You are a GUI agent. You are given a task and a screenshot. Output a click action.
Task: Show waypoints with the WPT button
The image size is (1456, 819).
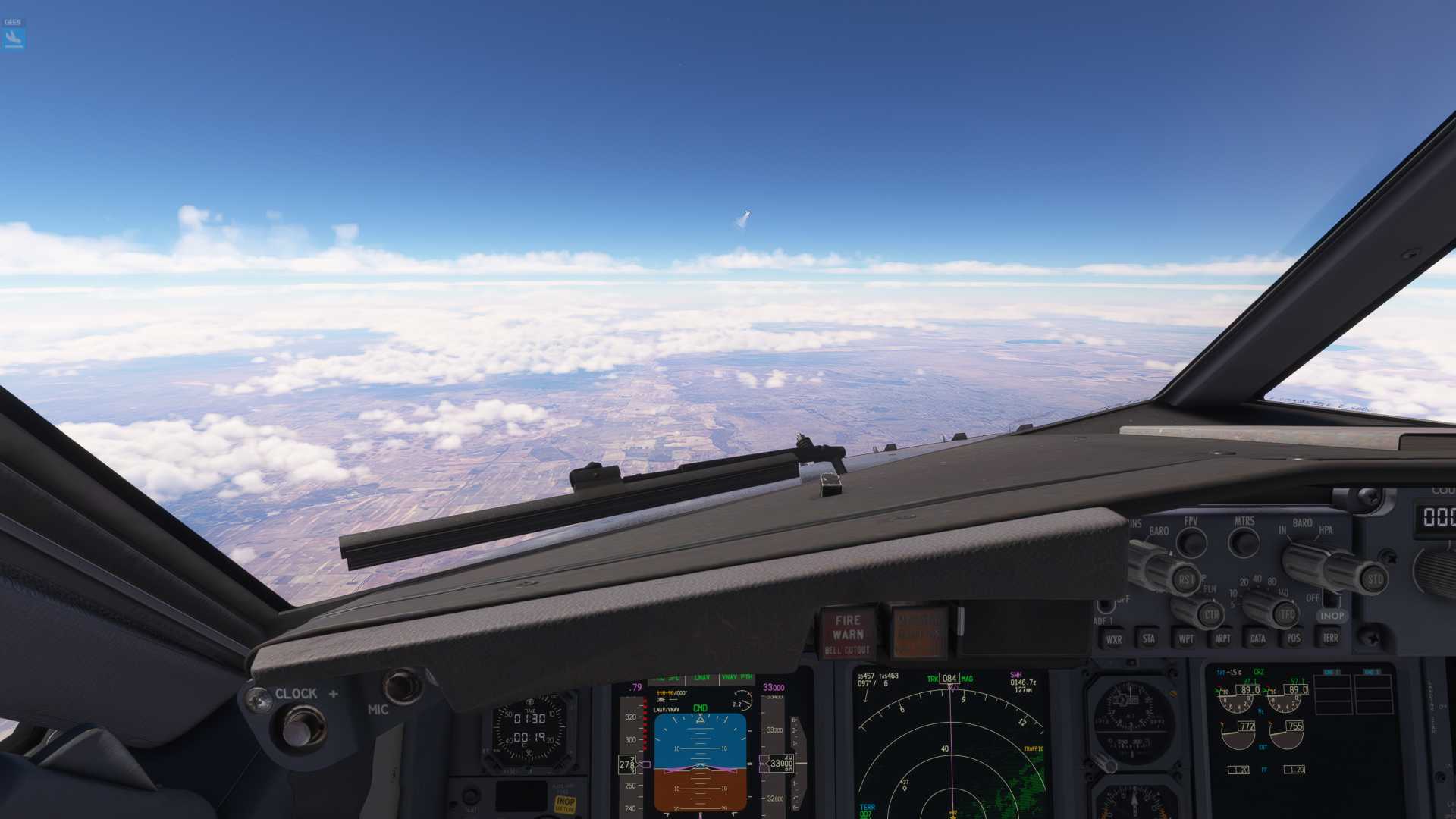(x=1186, y=639)
